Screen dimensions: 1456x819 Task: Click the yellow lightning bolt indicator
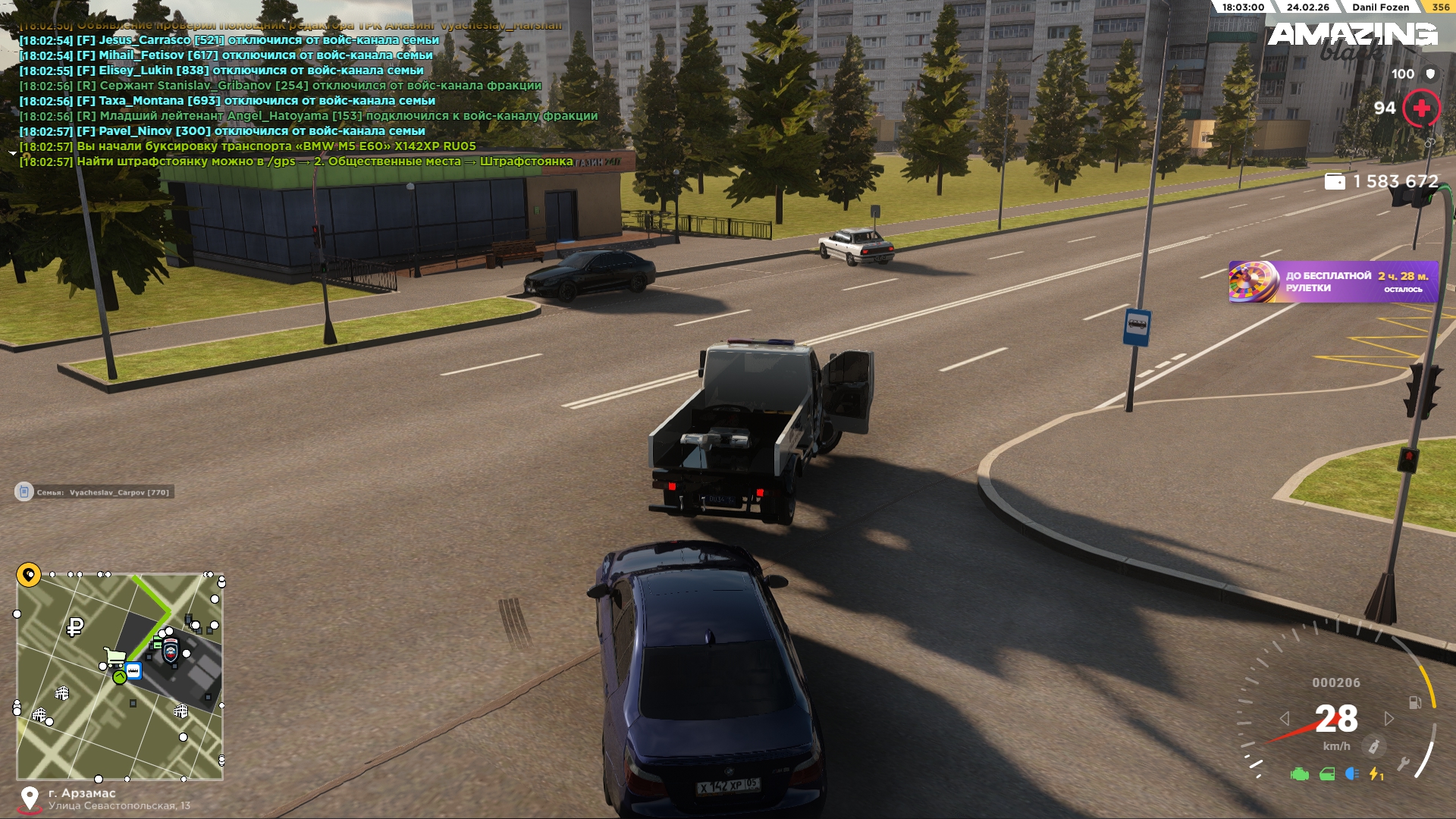pyautogui.click(x=1376, y=773)
